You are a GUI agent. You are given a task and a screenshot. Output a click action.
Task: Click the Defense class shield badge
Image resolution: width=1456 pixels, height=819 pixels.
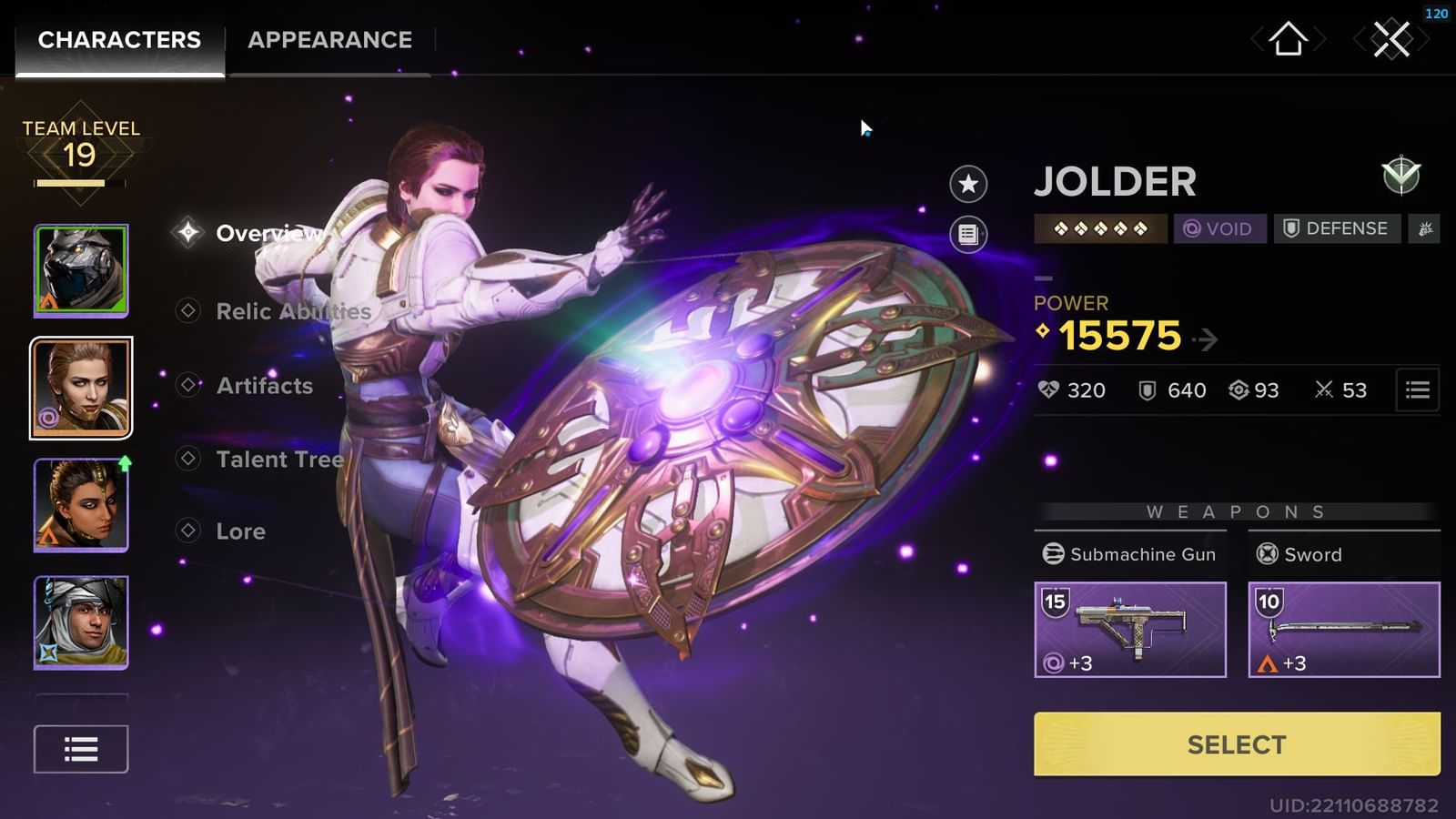pos(1336,228)
